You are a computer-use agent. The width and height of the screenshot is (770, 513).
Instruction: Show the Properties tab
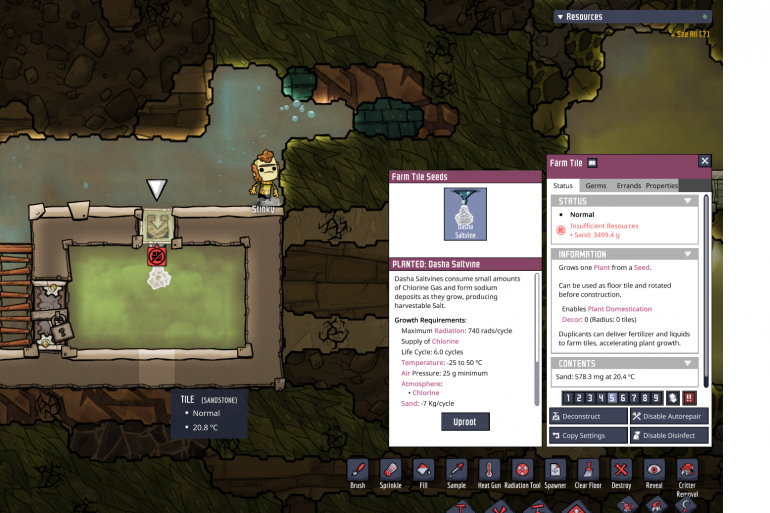pyautogui.click(x=661, y=186)
